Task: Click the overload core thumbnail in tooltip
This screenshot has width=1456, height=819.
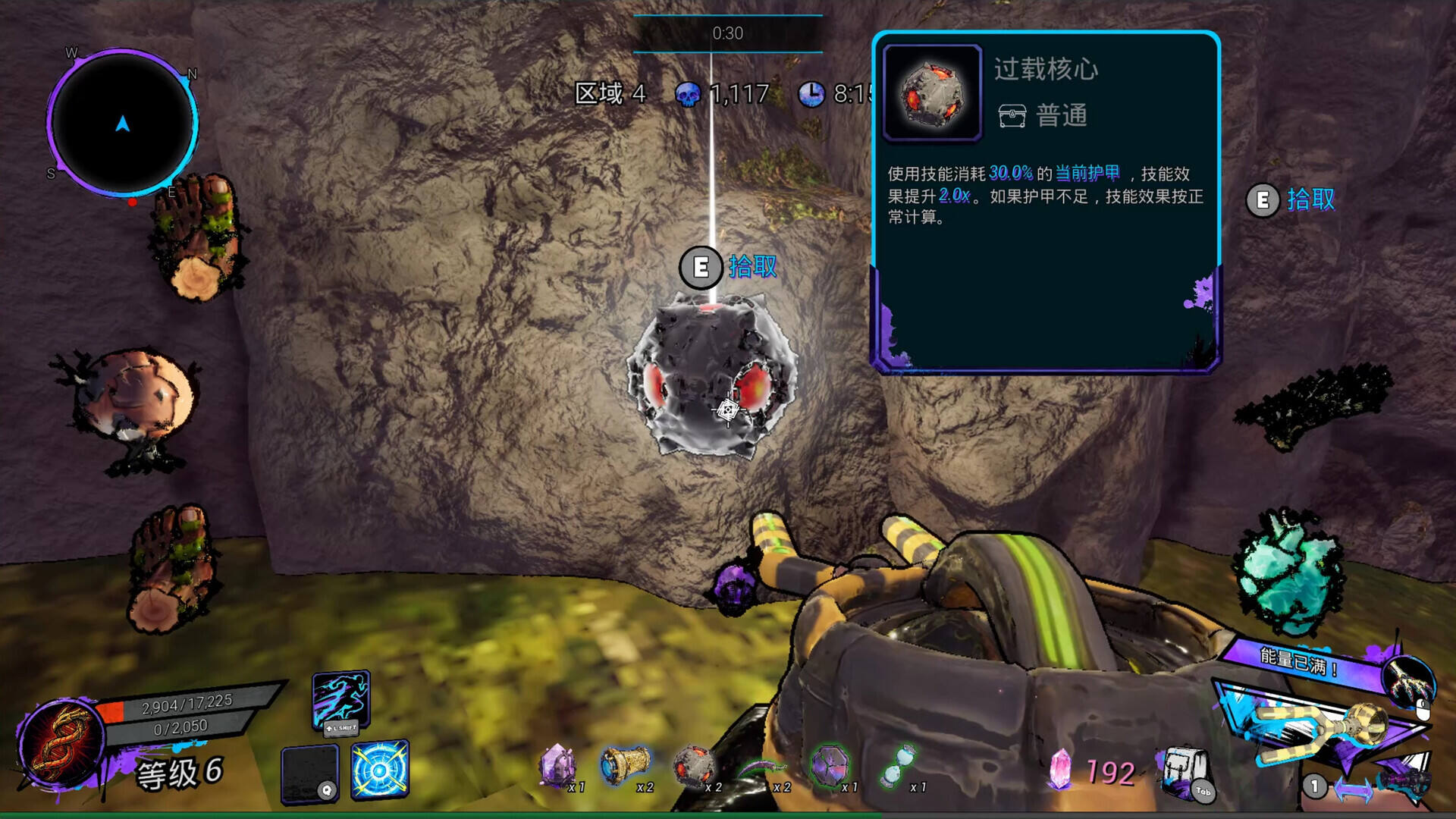Action: point(932,93)
